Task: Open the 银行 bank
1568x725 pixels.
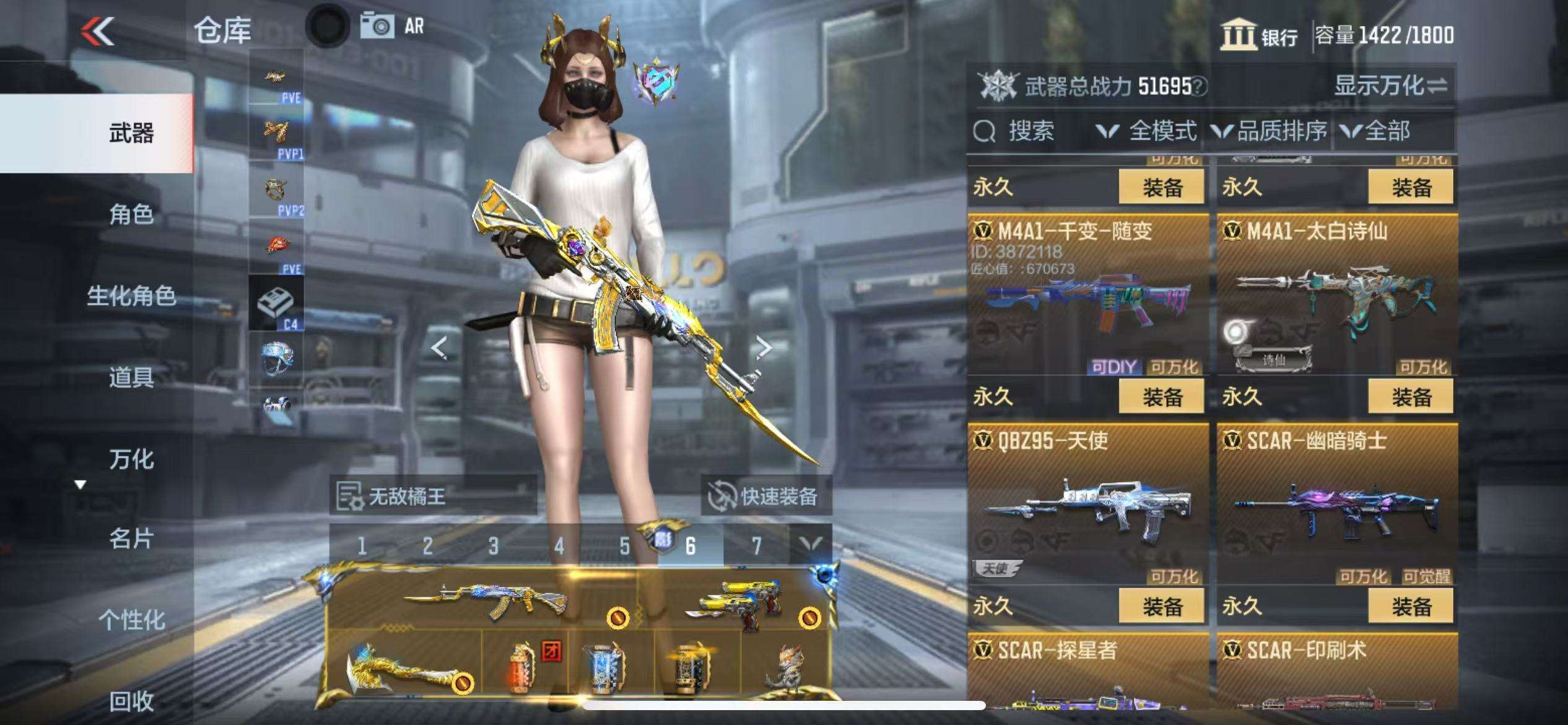Action: [x=1260, y=35]
